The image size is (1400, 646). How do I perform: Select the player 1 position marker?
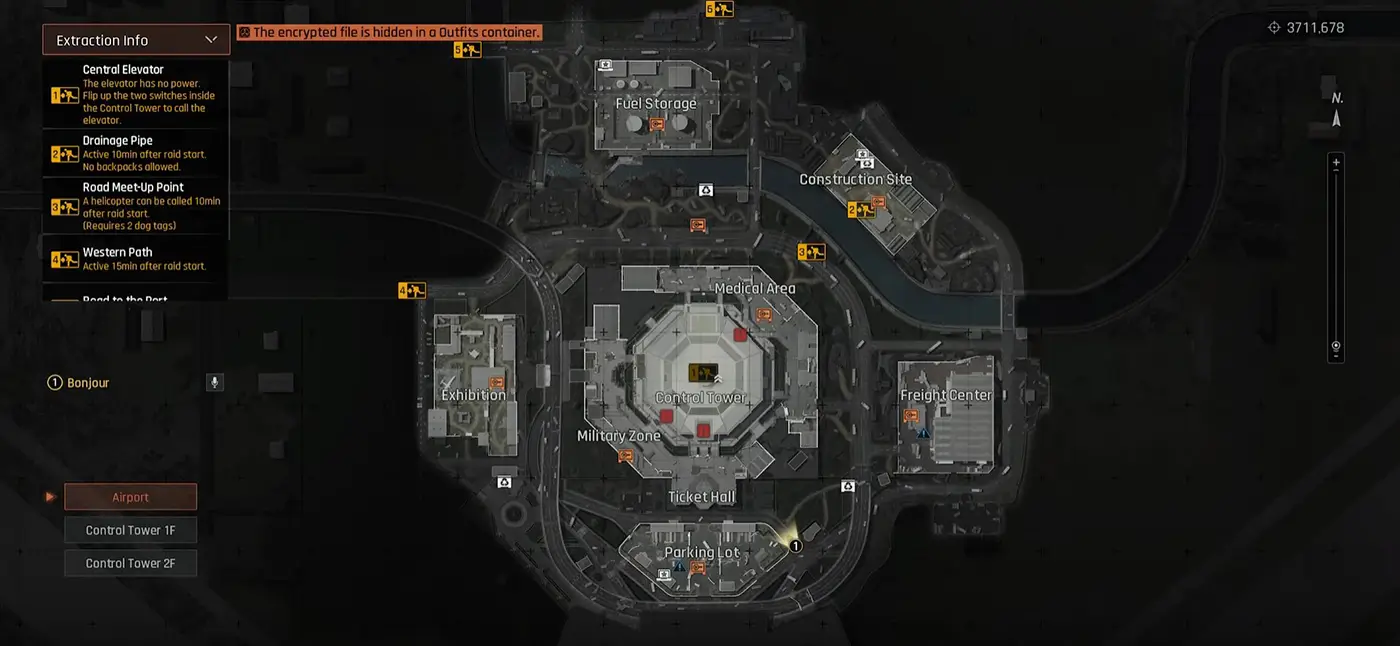(x=796, y=546)
